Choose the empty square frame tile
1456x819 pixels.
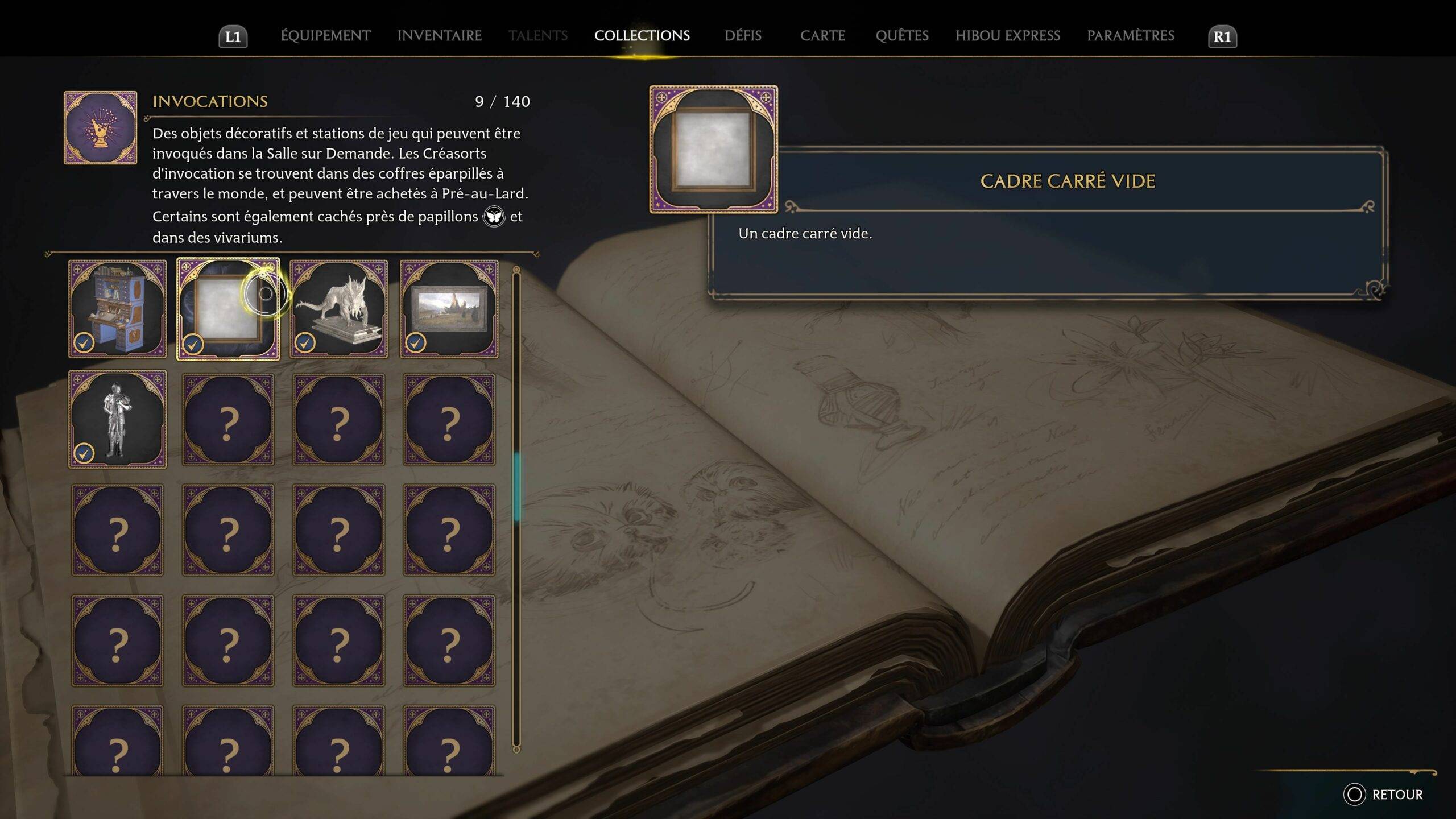(x=228, y=309)
